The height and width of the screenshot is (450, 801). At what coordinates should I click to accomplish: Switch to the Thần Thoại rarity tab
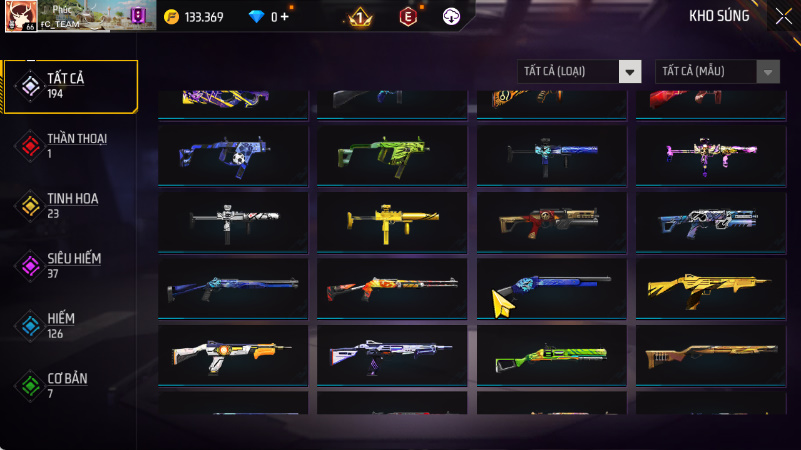pyautogui.click(x=70, y=145)
